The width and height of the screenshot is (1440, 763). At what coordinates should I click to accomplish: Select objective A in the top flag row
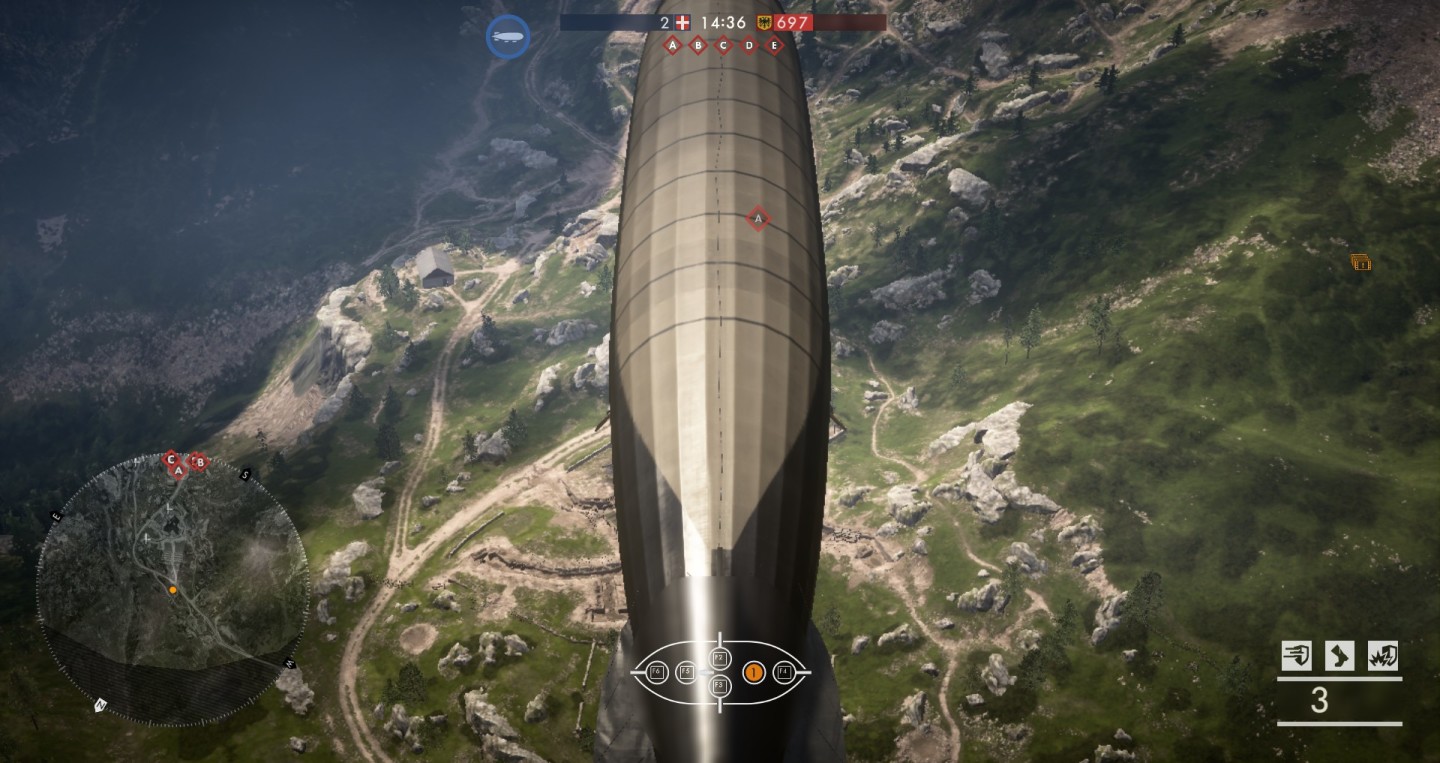(672, 45)
